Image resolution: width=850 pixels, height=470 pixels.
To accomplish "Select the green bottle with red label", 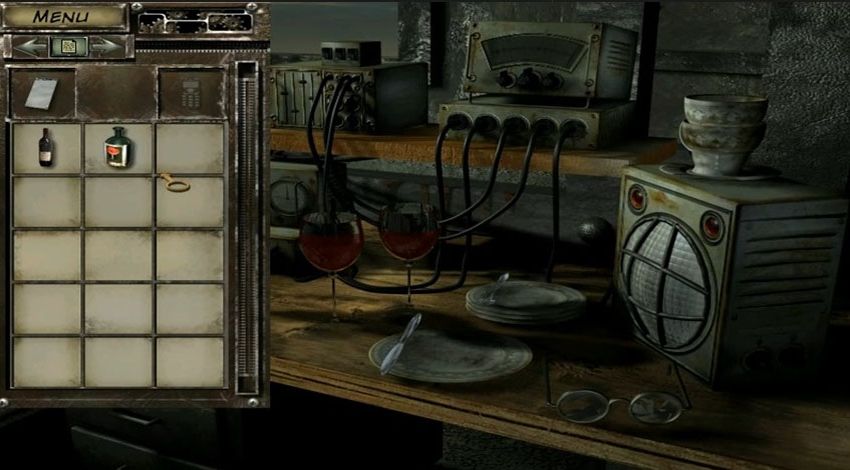I will (x=118, y=147).
